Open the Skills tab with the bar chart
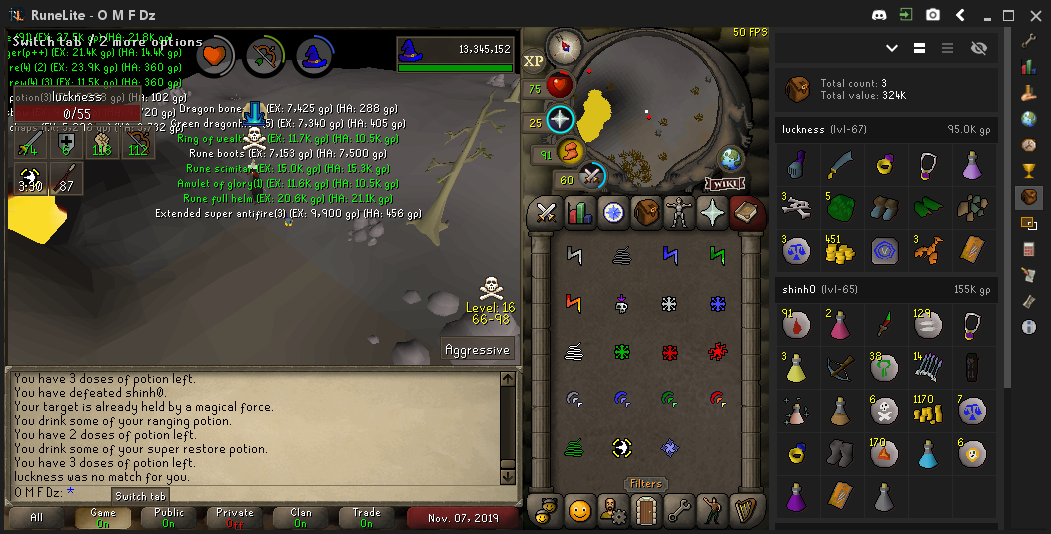 click(579, 212)
